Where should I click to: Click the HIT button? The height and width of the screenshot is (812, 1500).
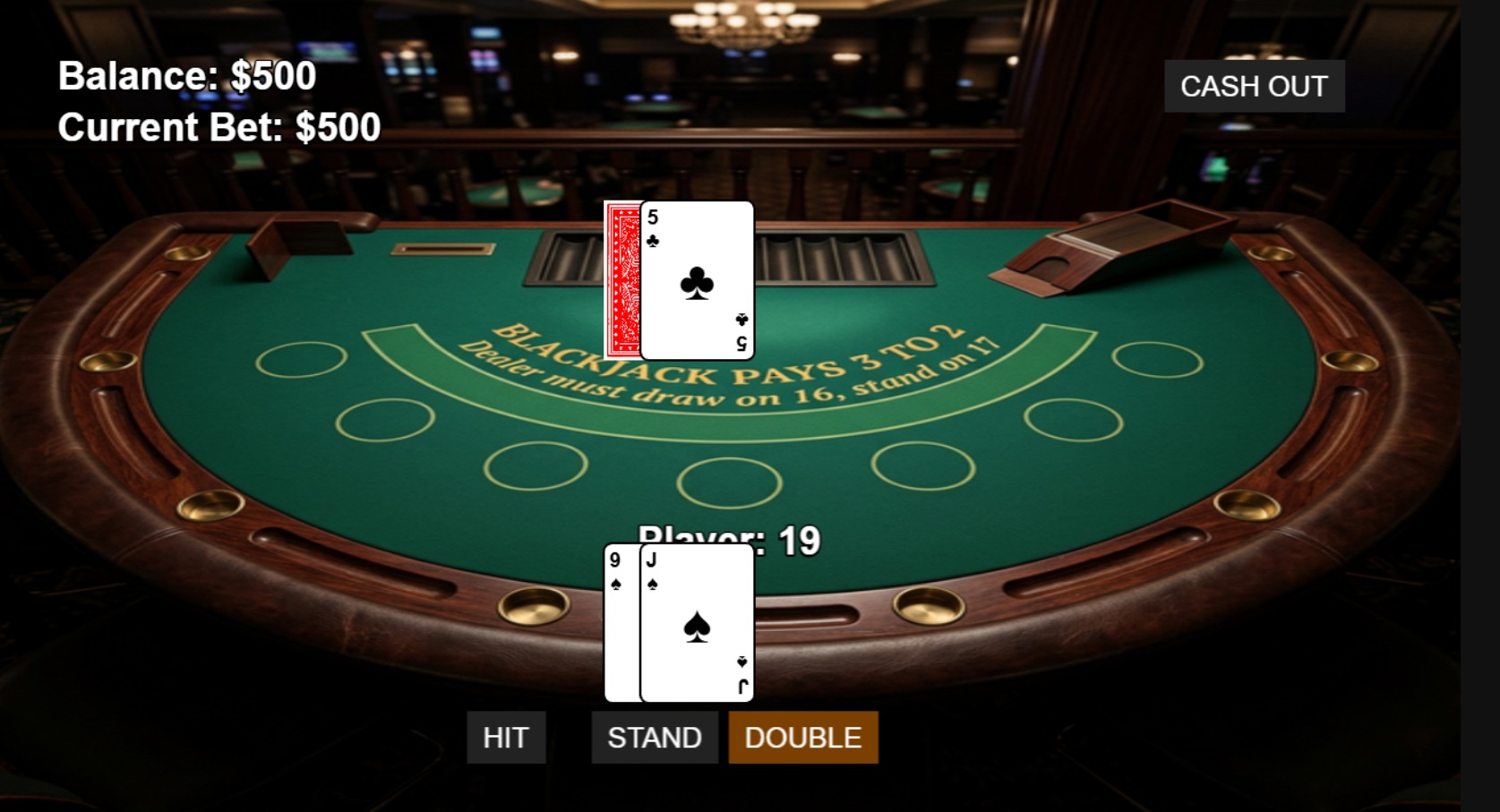point(507,737)
